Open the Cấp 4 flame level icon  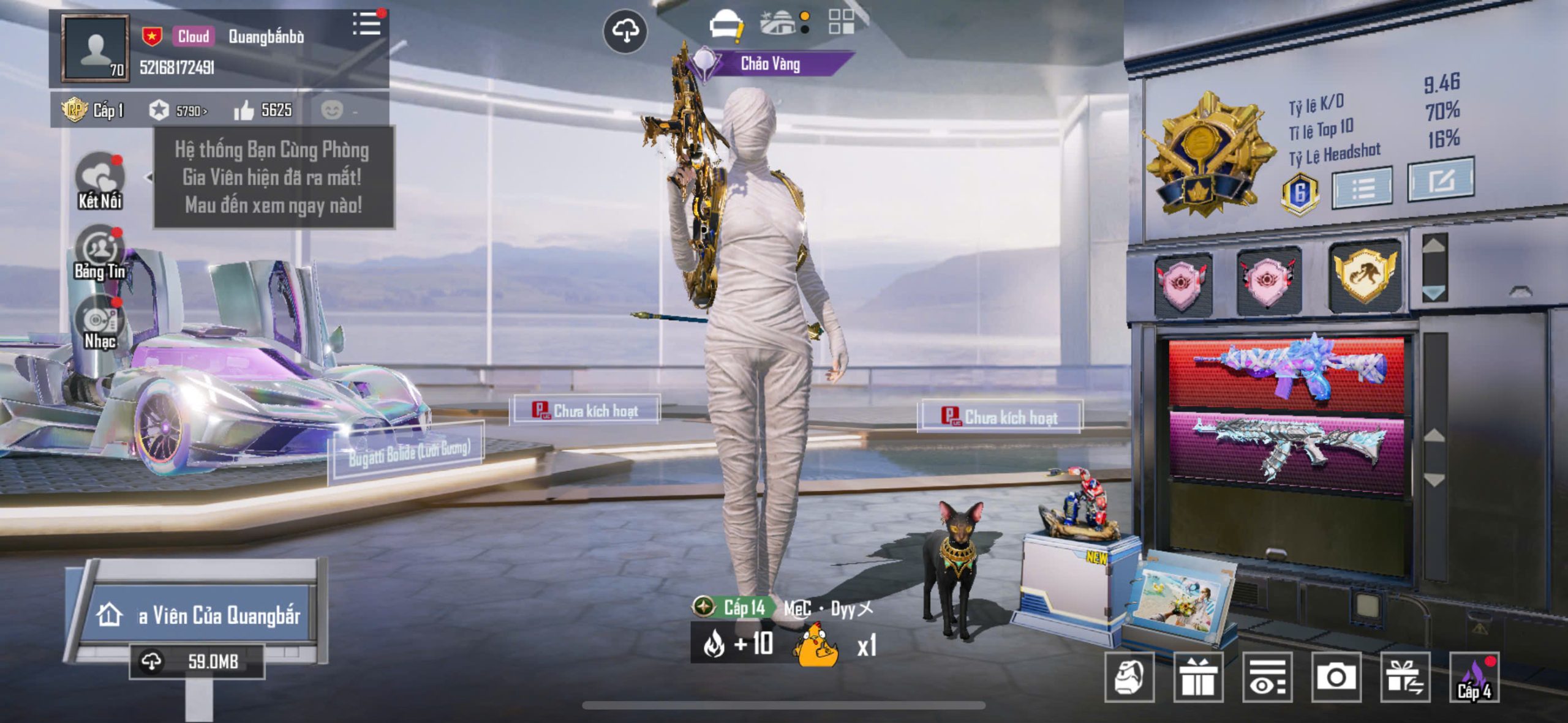1474,676
